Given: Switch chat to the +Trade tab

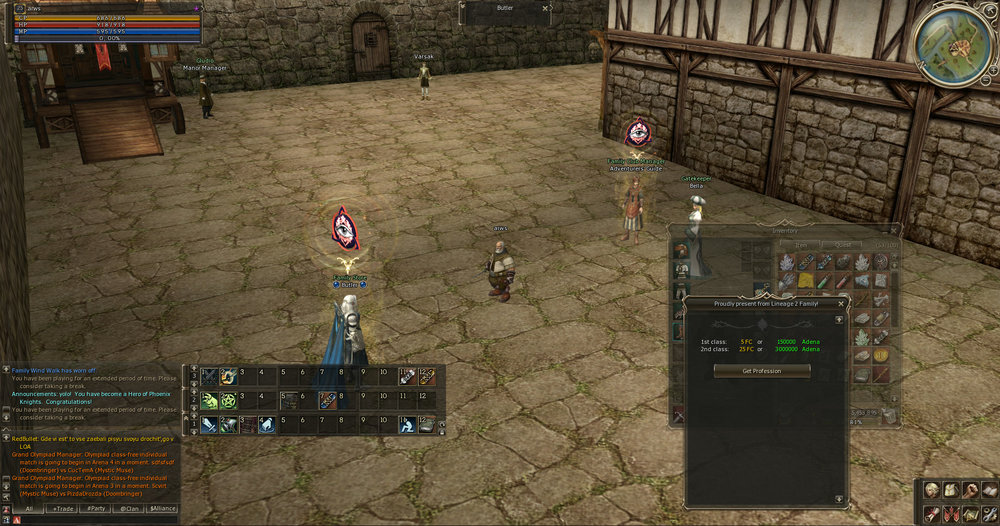Looking at the screenshot, I should 63,508.
